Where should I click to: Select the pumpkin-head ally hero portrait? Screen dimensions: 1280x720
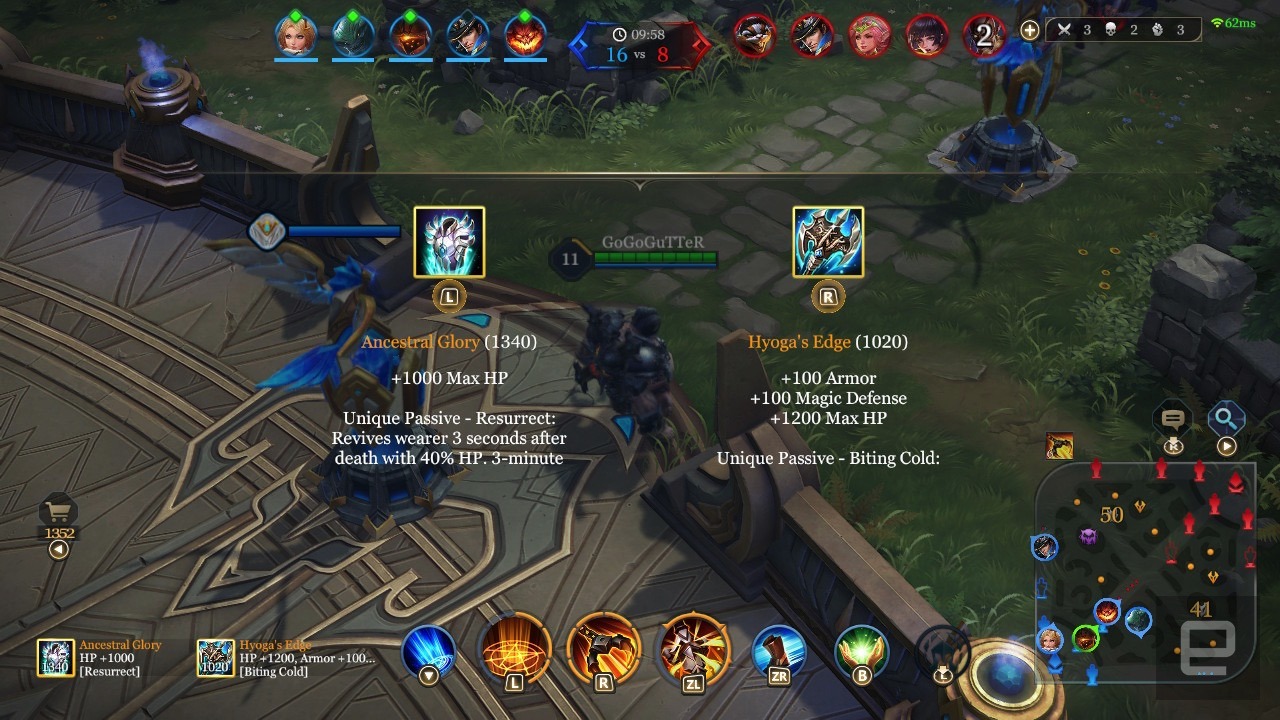coord(525,36)
